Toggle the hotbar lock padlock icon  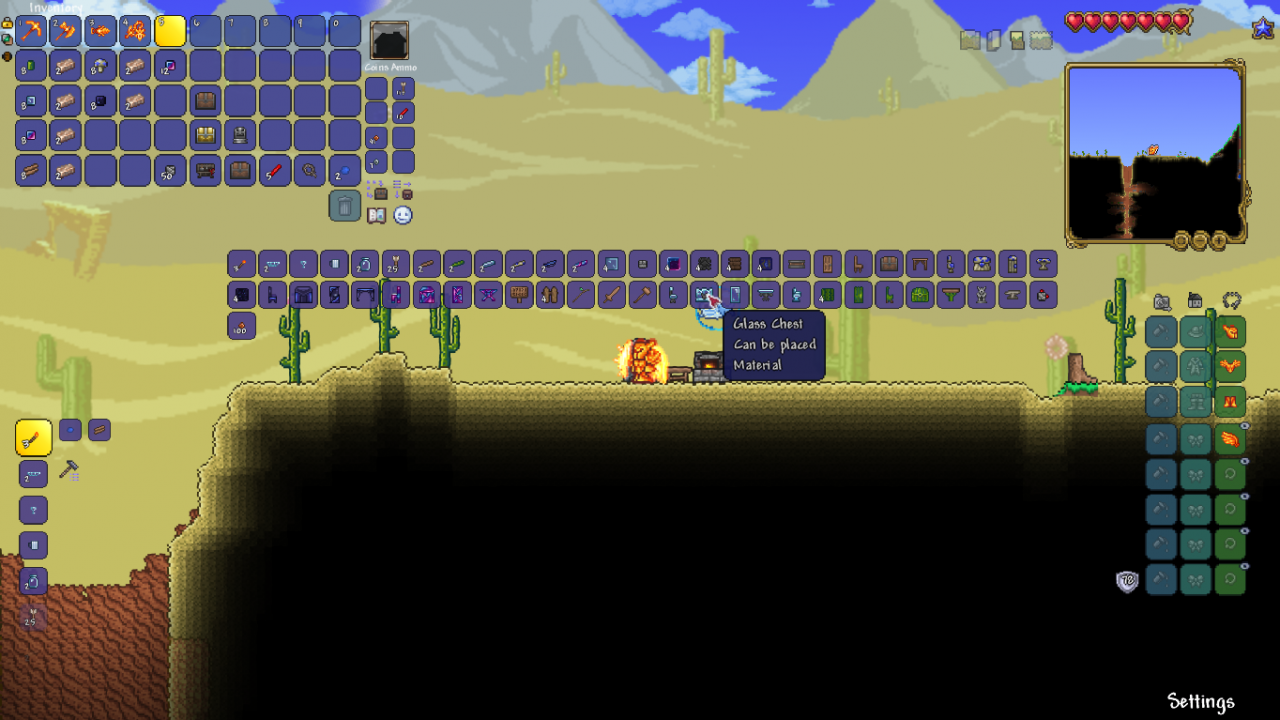pos(8,23)
